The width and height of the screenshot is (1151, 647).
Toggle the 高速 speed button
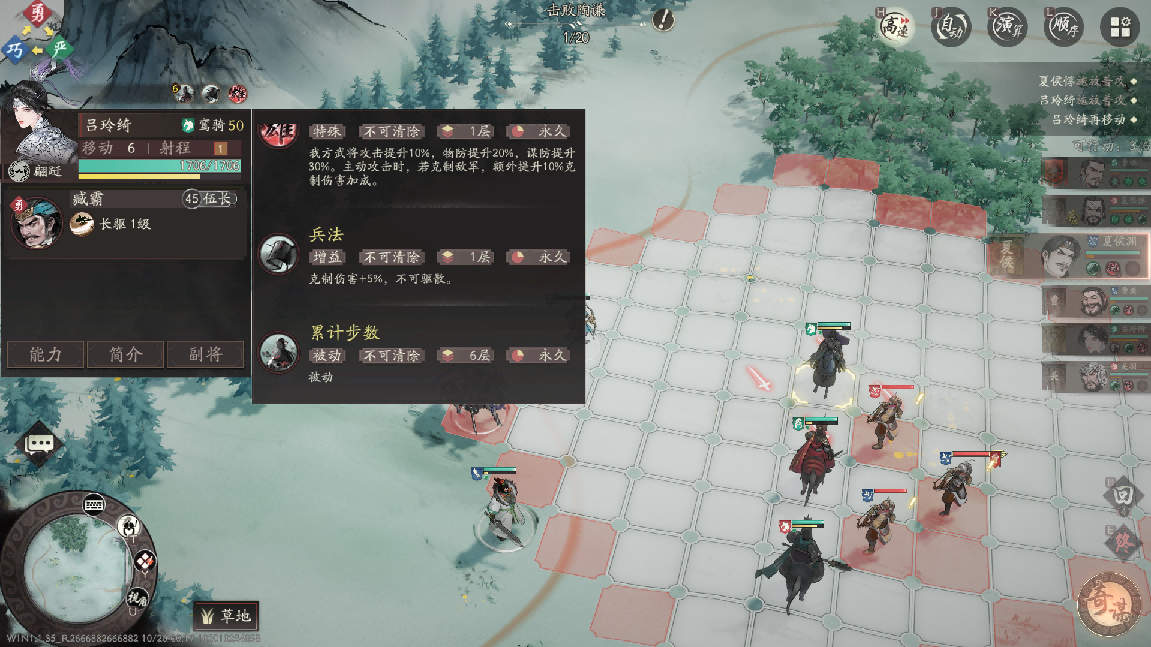[x=893, y=27]
